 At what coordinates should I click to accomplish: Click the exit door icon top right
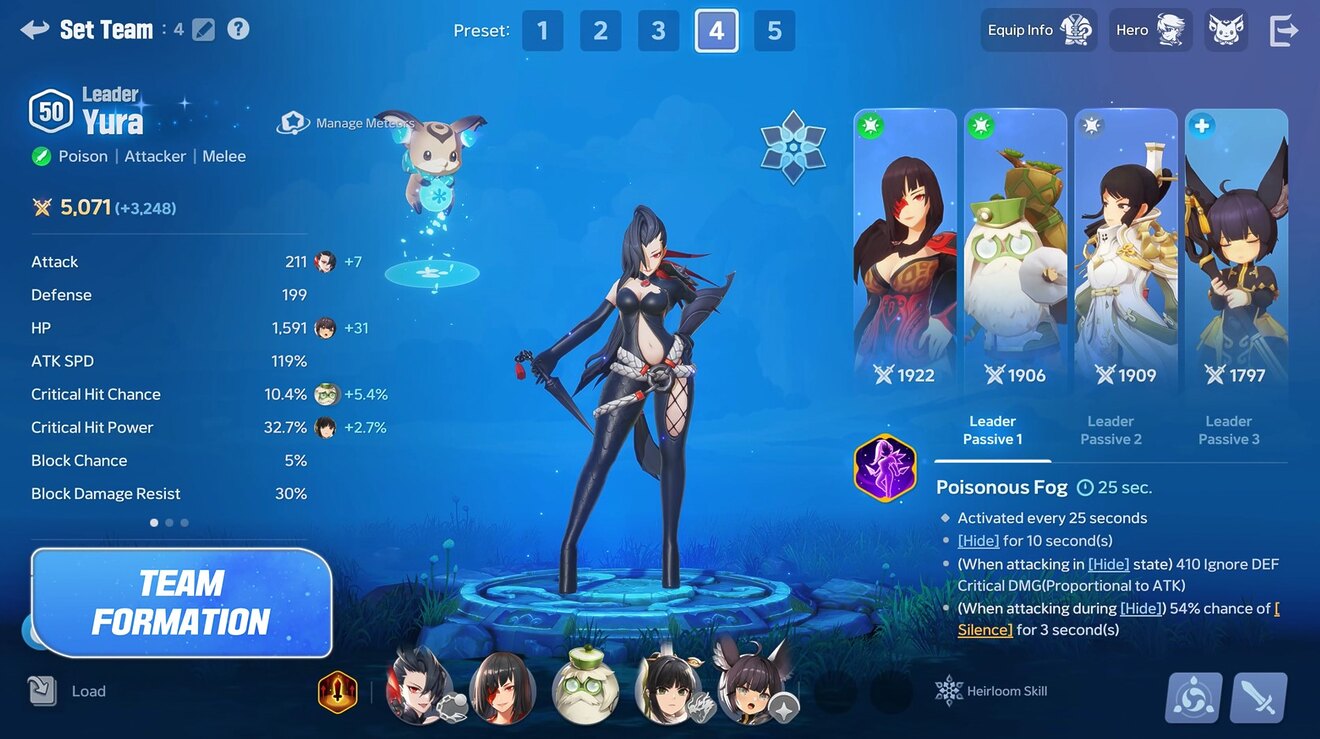[x=1284, y=29]
